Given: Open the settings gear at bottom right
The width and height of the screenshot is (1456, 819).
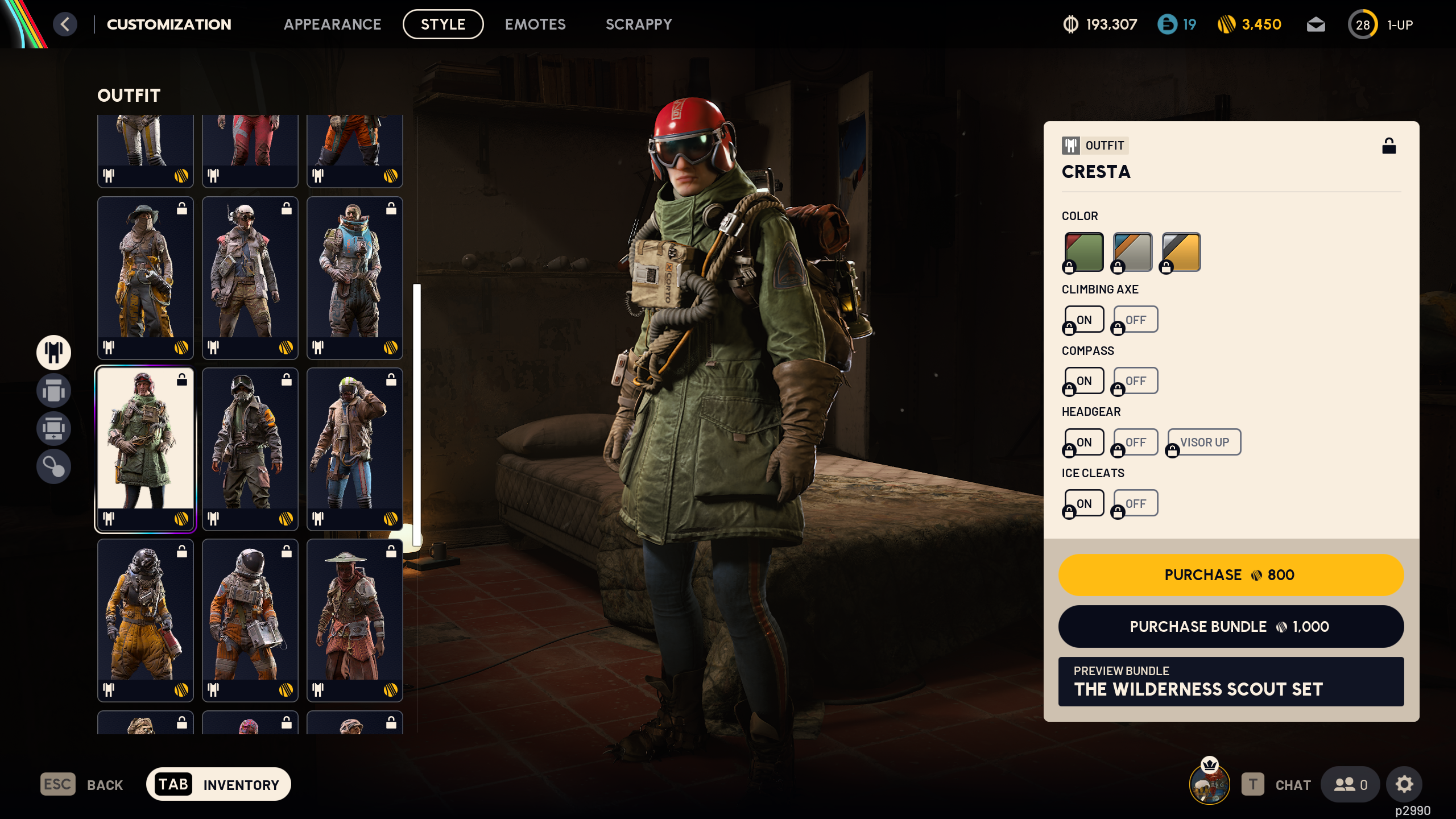Looking at the screenshot, I should [1404, 784].
